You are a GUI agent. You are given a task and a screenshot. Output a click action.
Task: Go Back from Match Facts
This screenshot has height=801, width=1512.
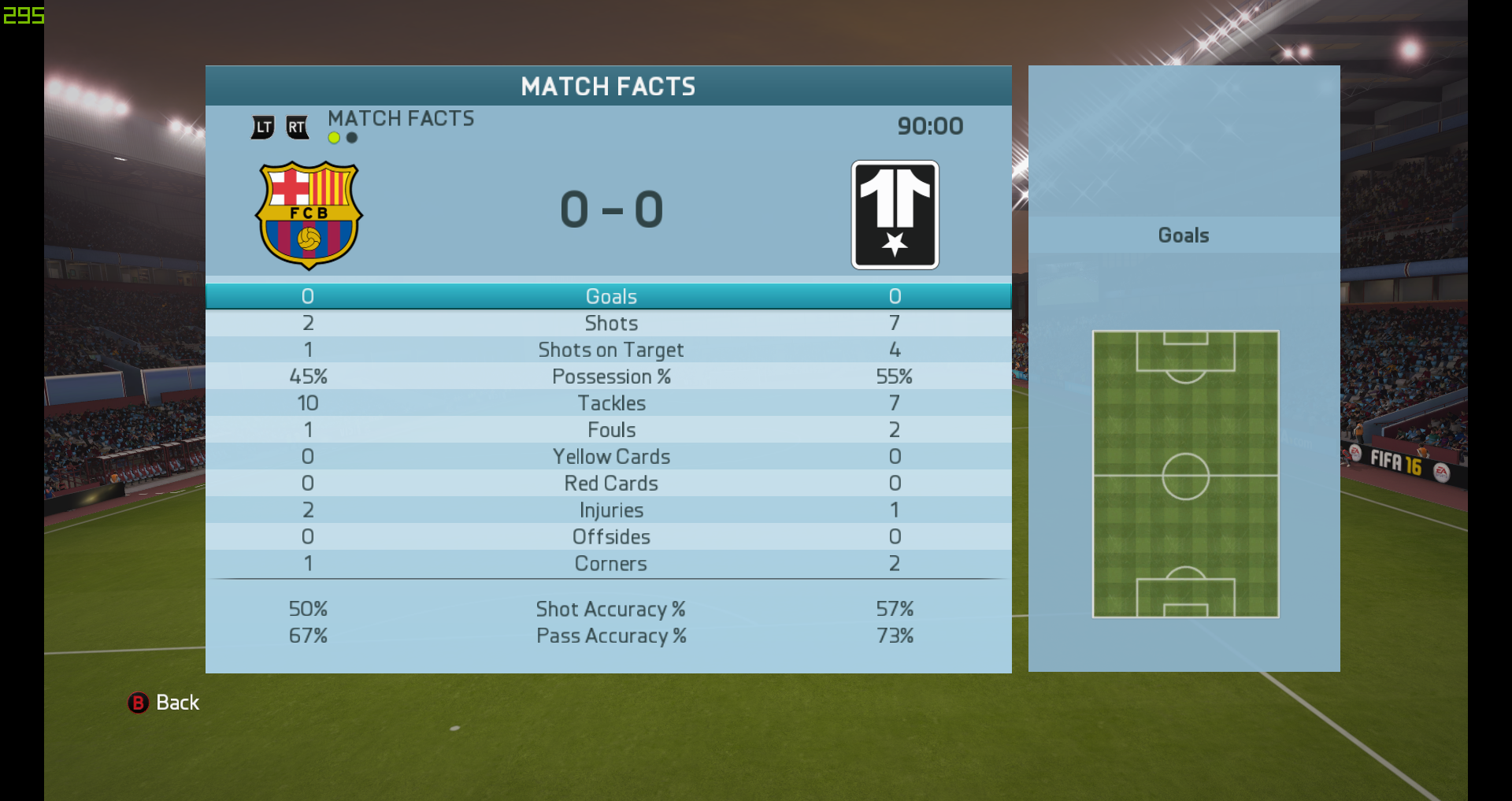164,703
